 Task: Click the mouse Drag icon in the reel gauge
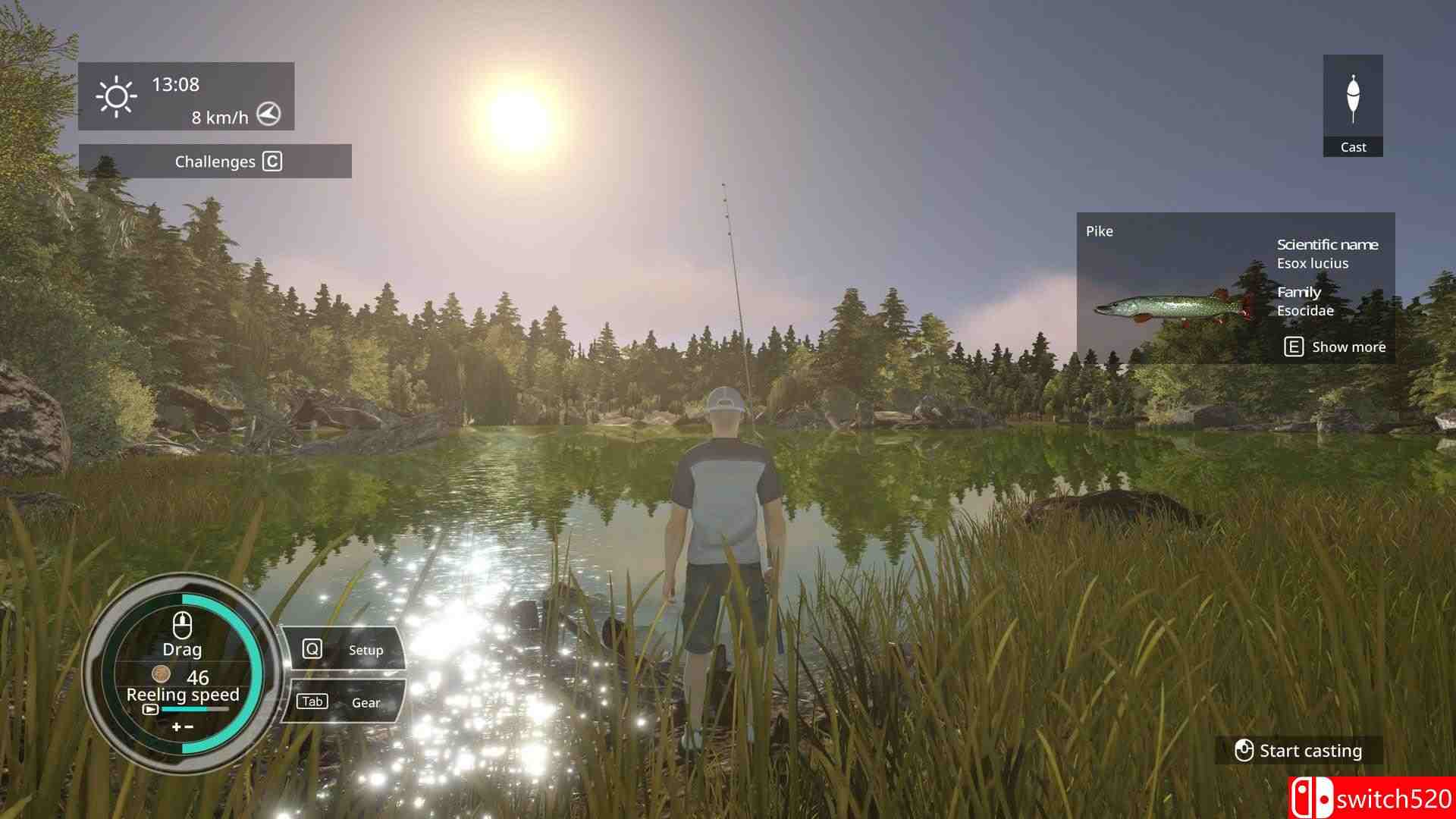click(182, 625)
